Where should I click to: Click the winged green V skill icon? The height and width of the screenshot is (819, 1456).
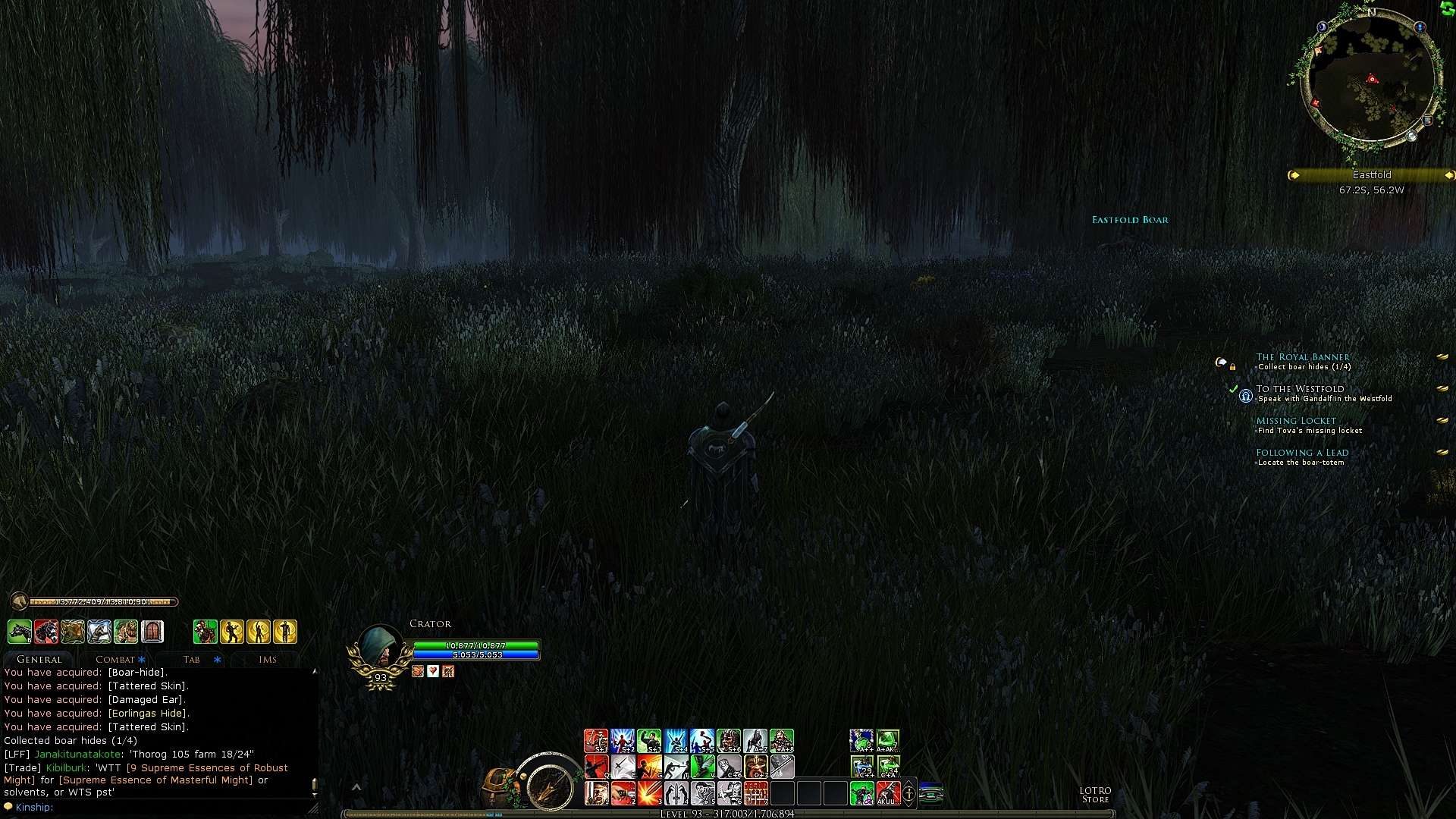pos(702,766)
